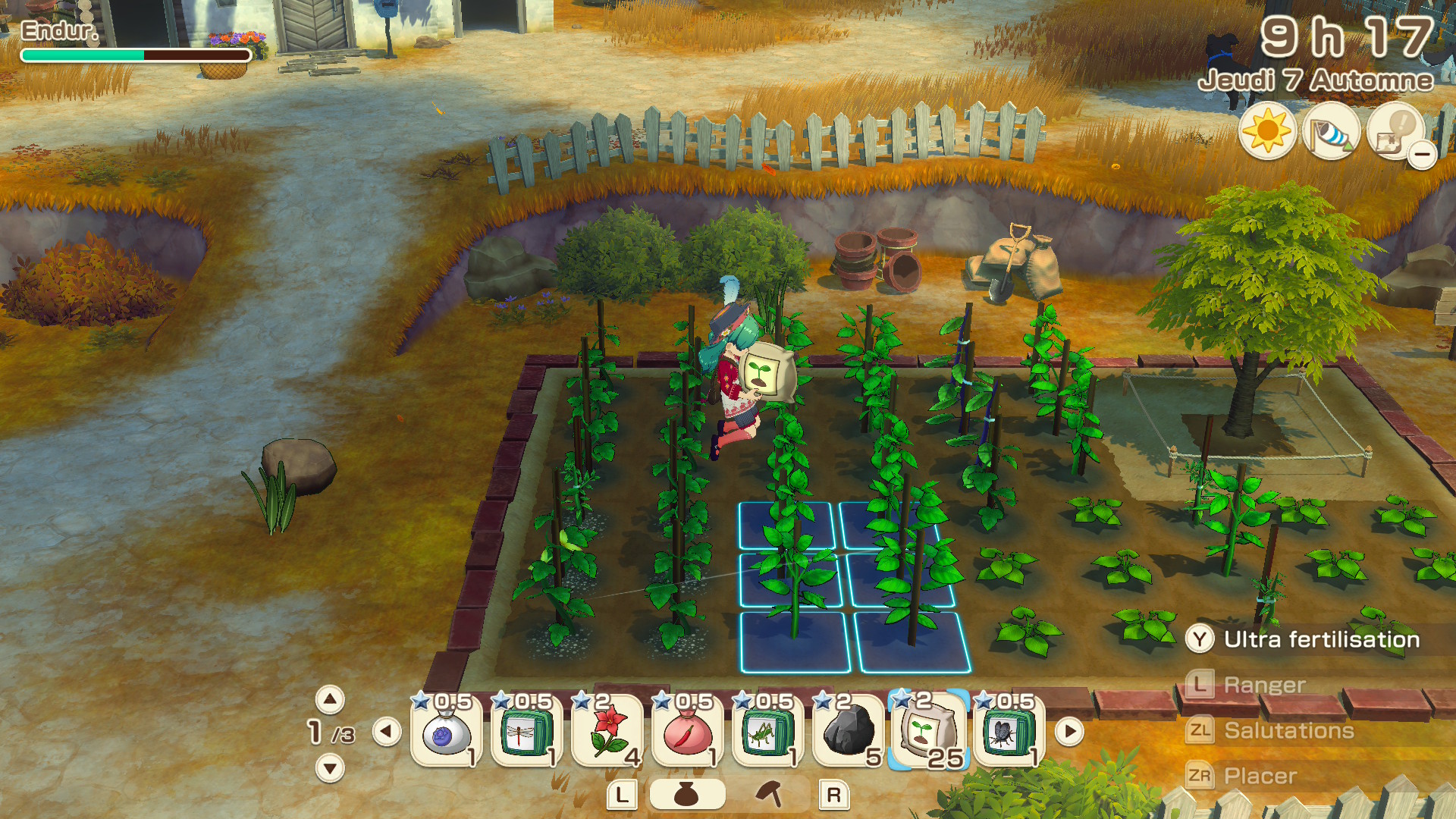Go to the next hotbar items with right arrow
The height and width of the screenshot is (819, 1456).
(x=1069, y=732)
